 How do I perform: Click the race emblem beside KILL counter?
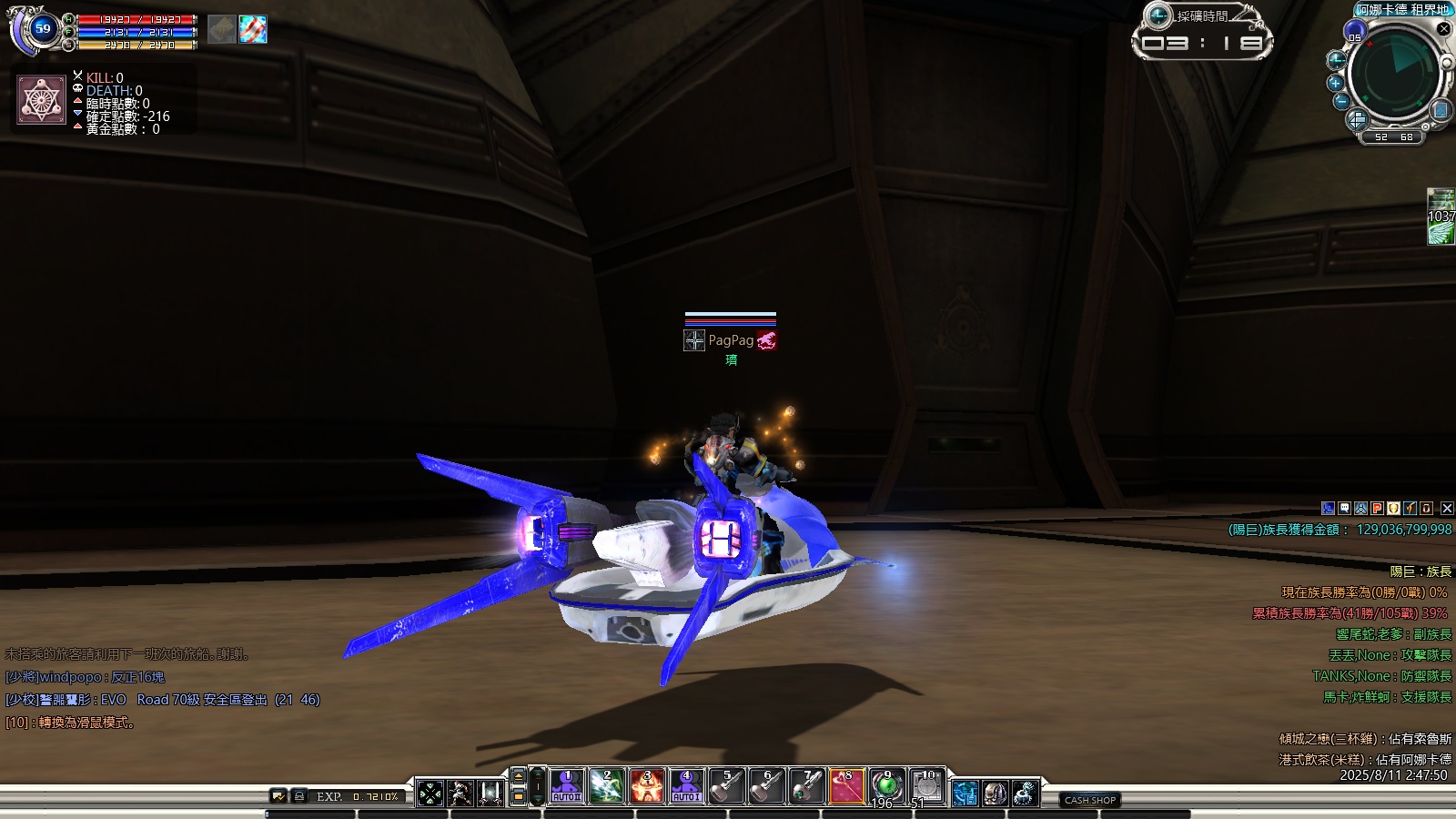coord(42,100)
